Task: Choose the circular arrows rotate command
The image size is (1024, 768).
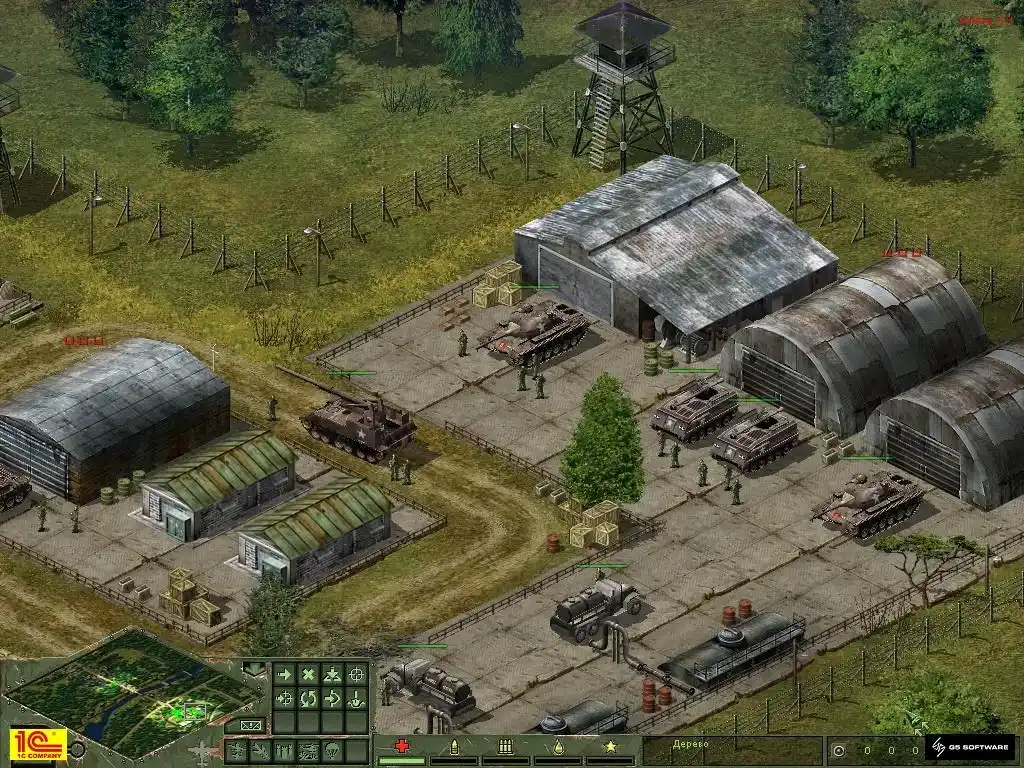Action: tap(309, 698)
